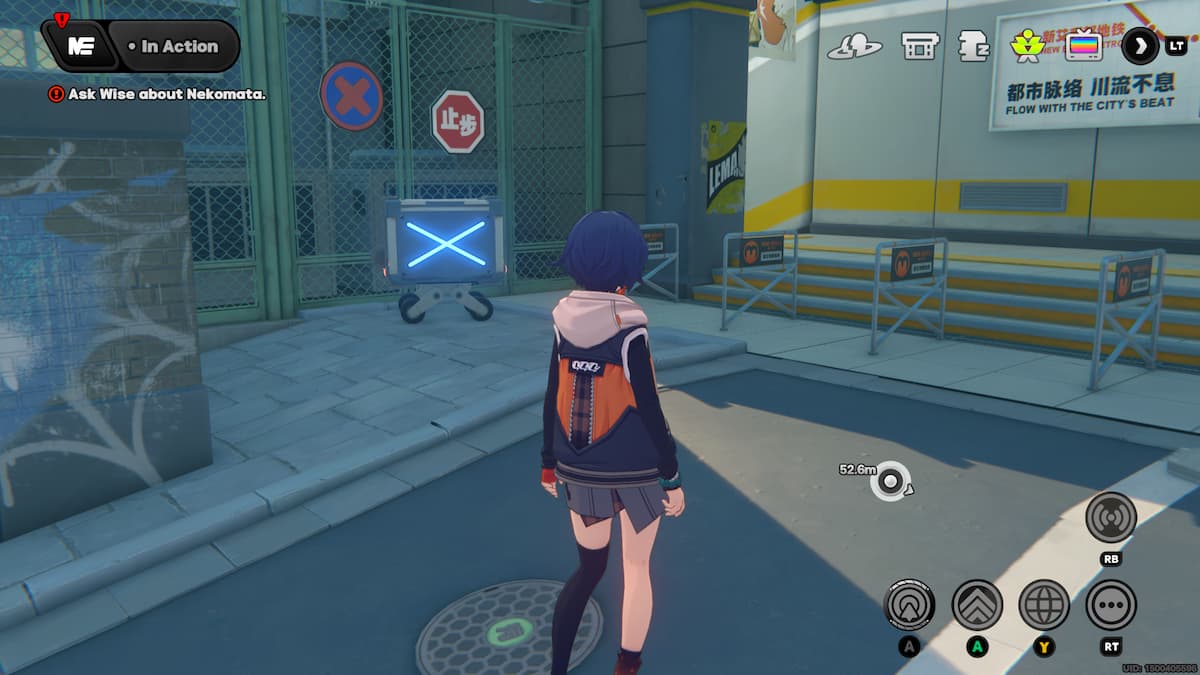Screen dimensions: 1200x675
Task: Open the green leafy figure event icon
Action: 1027,45
